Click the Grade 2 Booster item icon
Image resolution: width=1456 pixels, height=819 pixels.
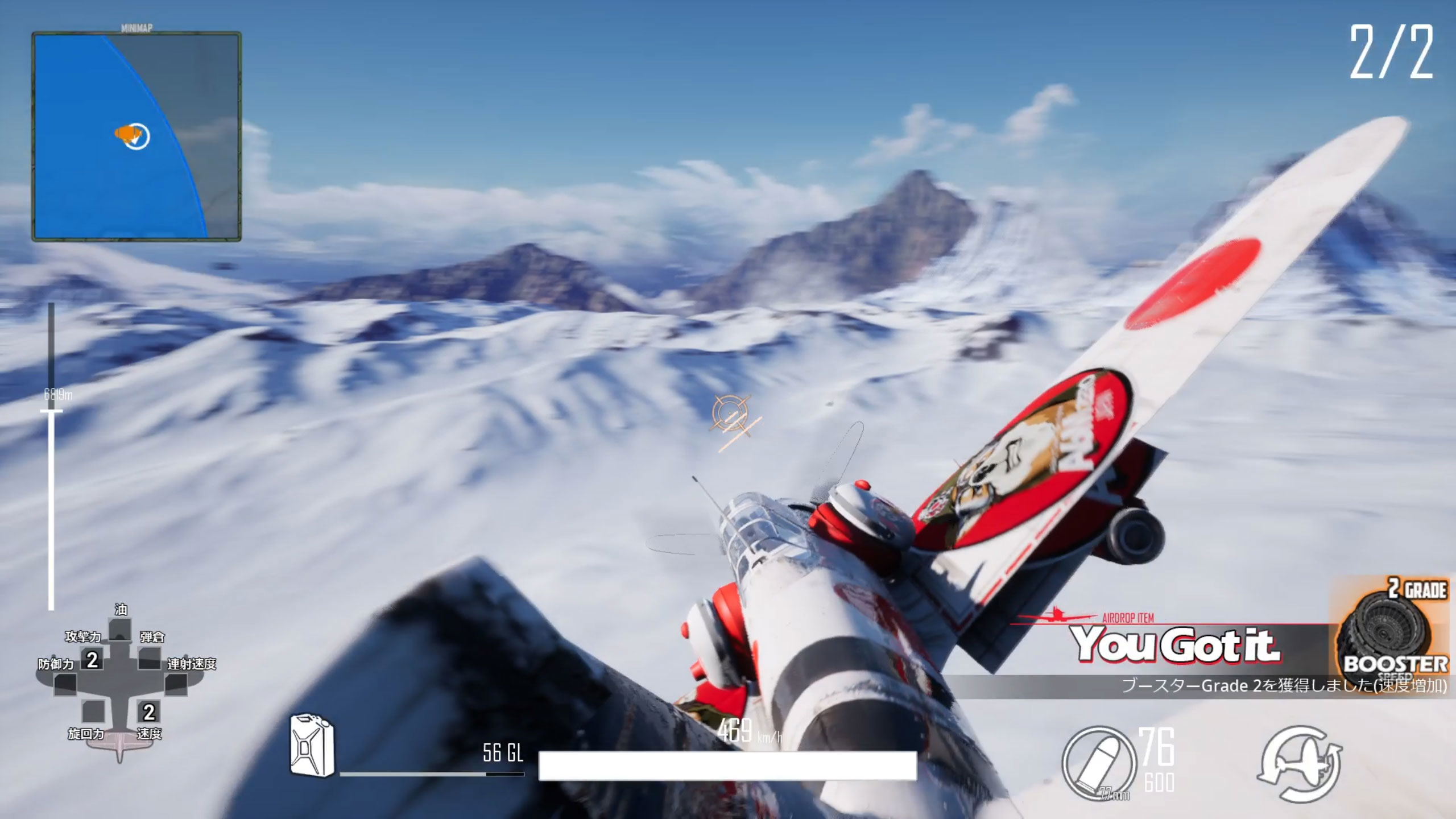pos(1392,636)
